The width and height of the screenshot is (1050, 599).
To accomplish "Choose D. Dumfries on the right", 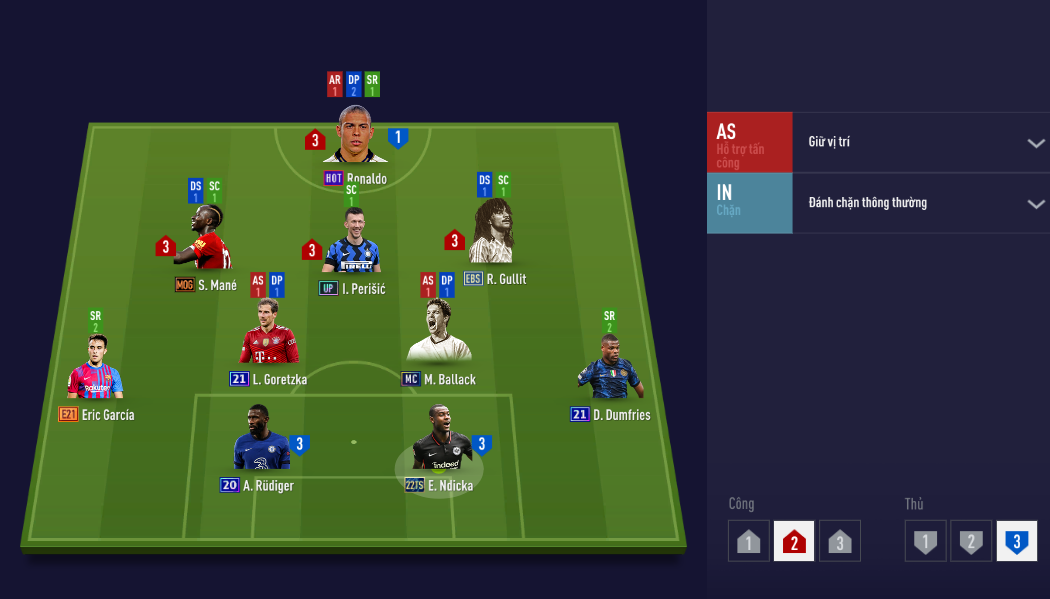I will 609,368.
